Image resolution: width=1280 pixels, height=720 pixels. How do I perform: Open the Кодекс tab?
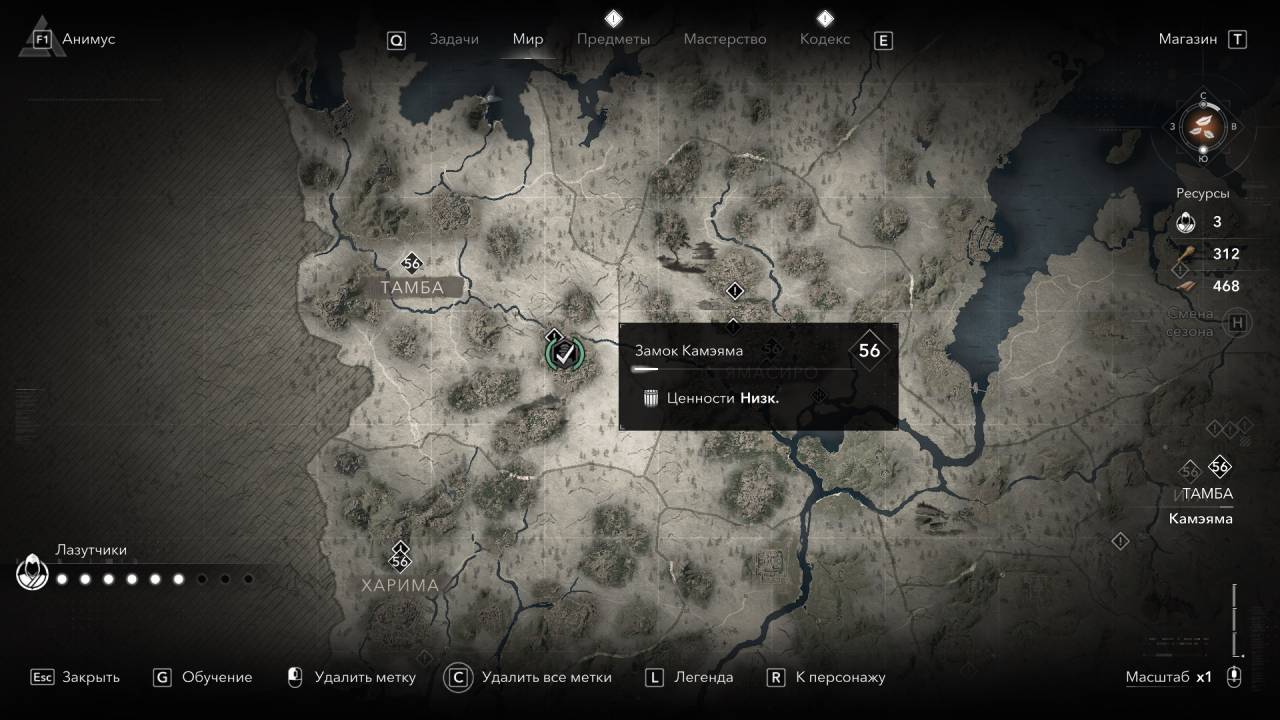[825, 39]
